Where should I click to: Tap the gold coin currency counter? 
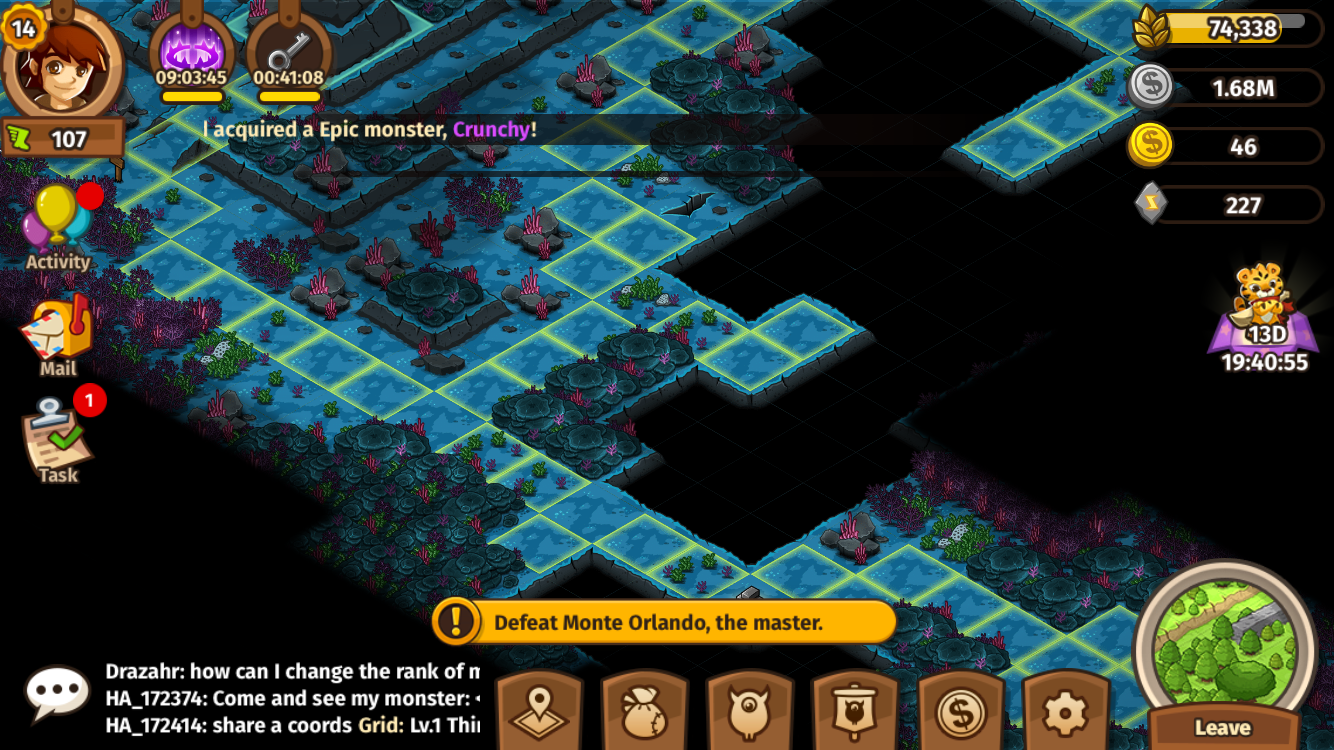(1227, 146)
